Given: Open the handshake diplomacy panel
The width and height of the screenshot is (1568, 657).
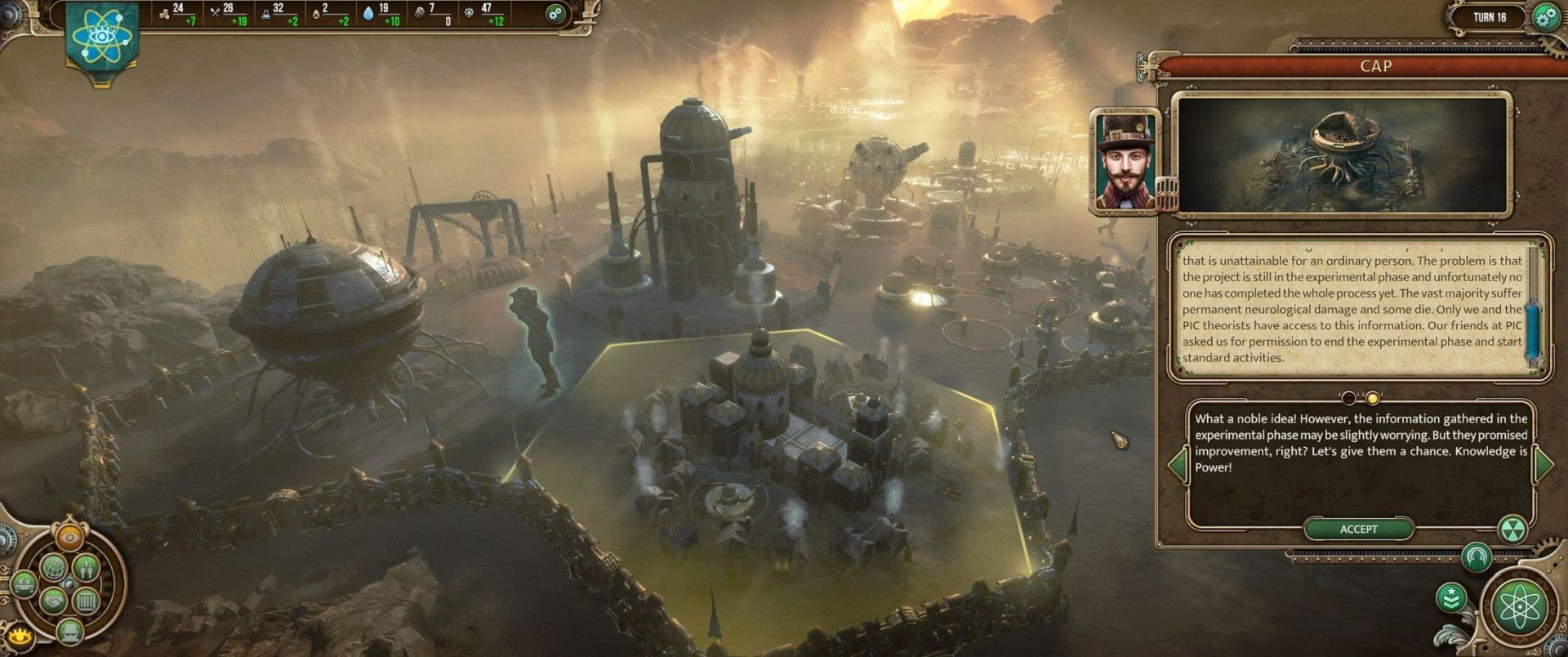Looking at the screenshot, I should 52,601.
